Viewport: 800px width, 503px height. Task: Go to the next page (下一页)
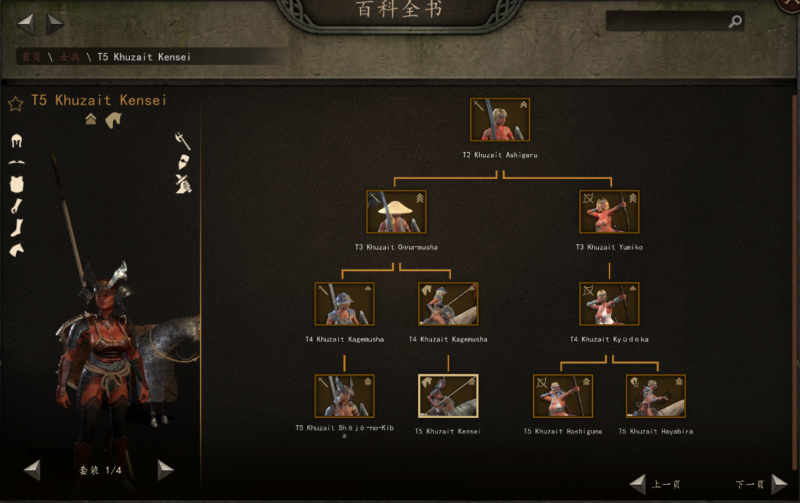(x=779, y=485)
